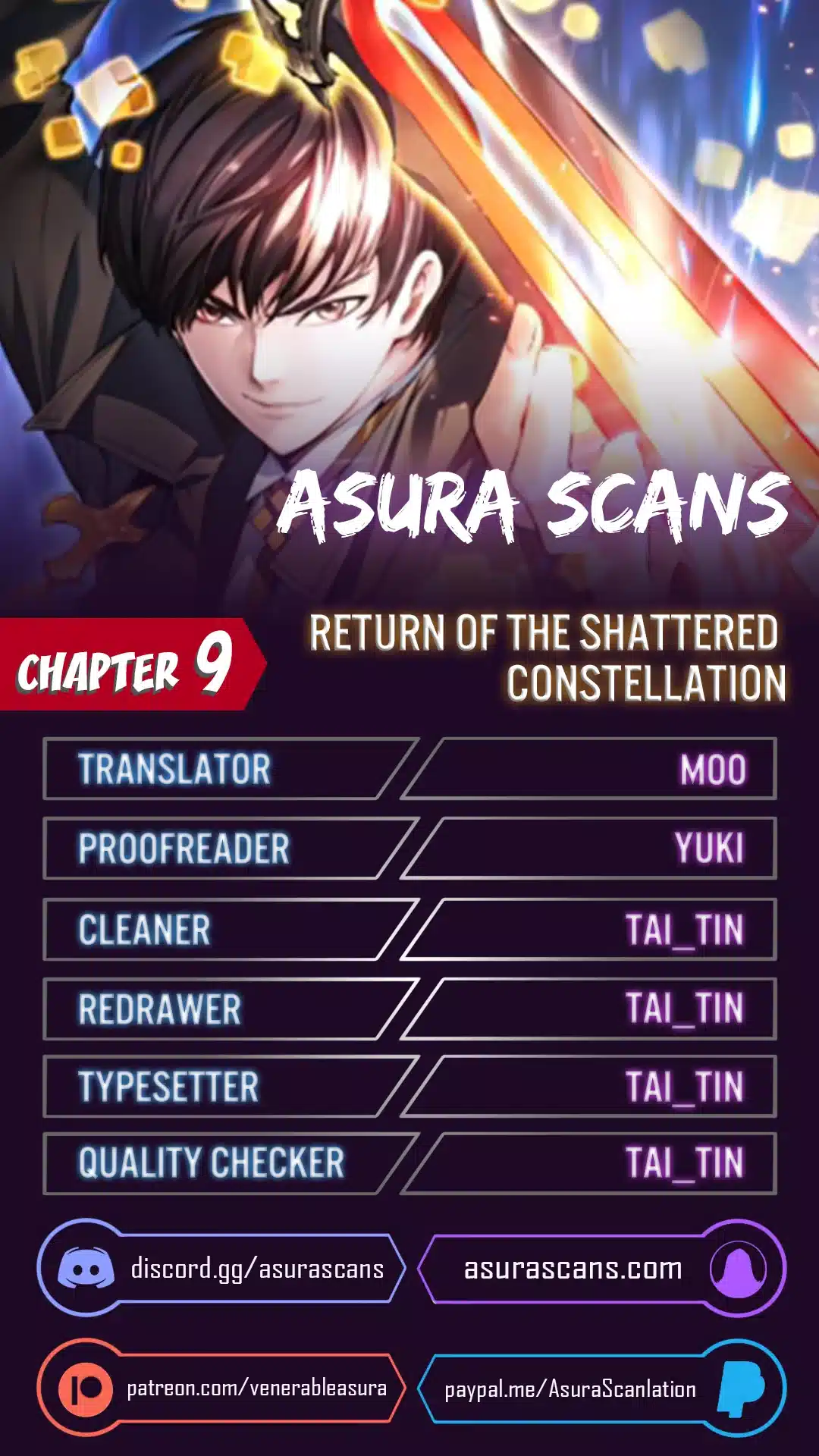Visit the asurascans.com website link
The image size is (819, 1456).
tap(573, 1269)
